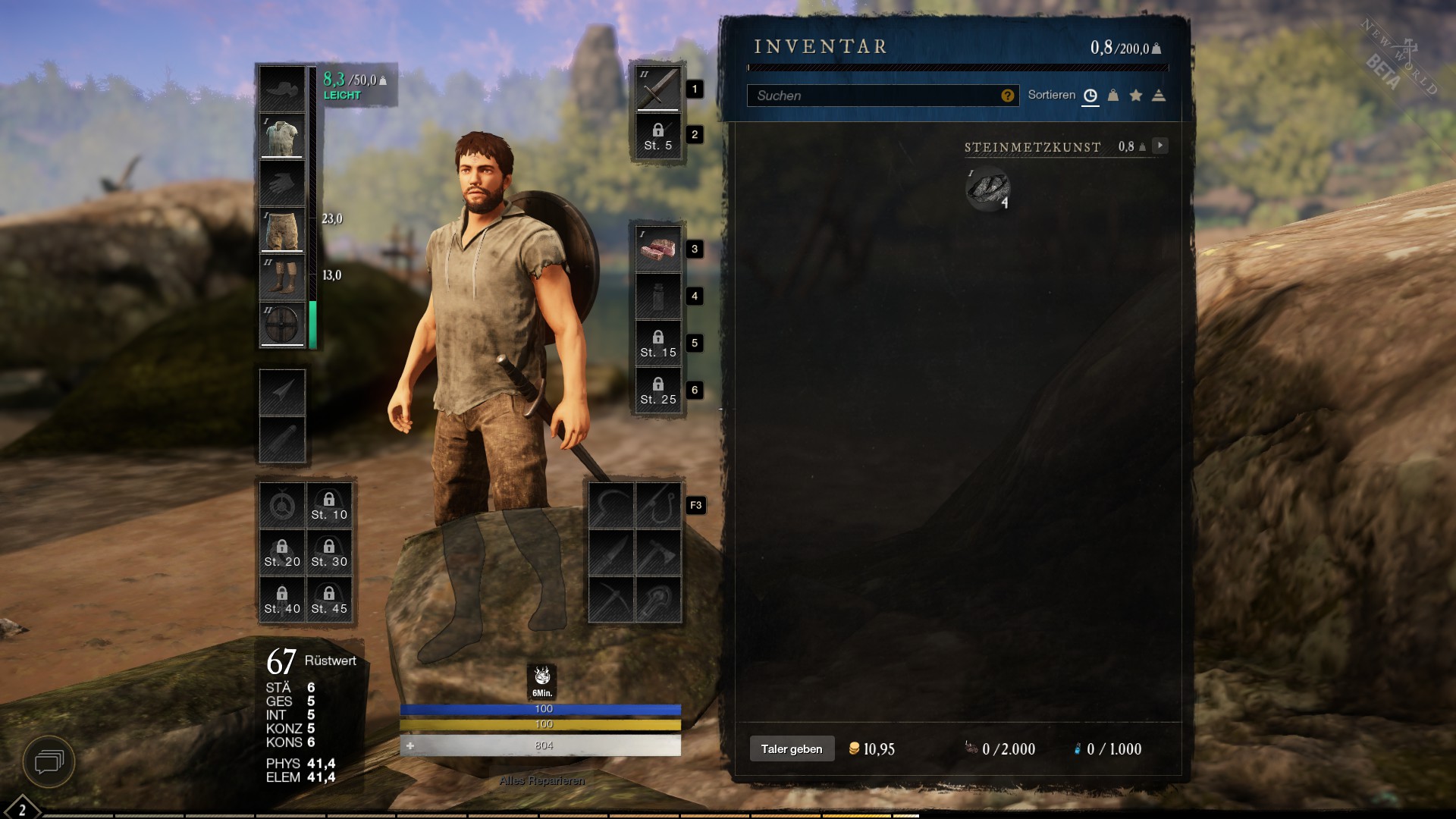Open the chat bubble icon

(x=49, y=761)
